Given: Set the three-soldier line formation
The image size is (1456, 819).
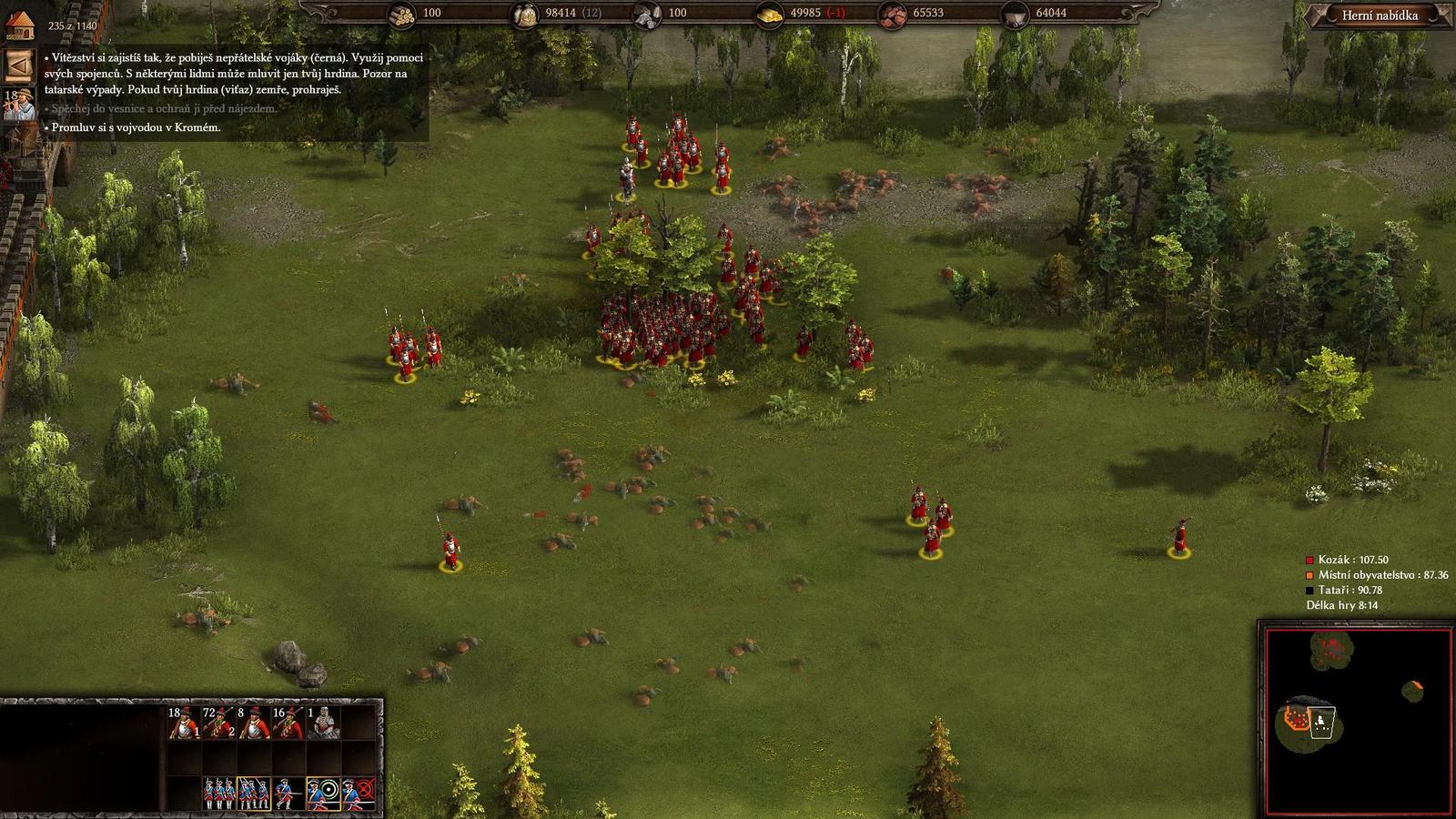Looking at the screenshot, I should click(x=219, y=794).
